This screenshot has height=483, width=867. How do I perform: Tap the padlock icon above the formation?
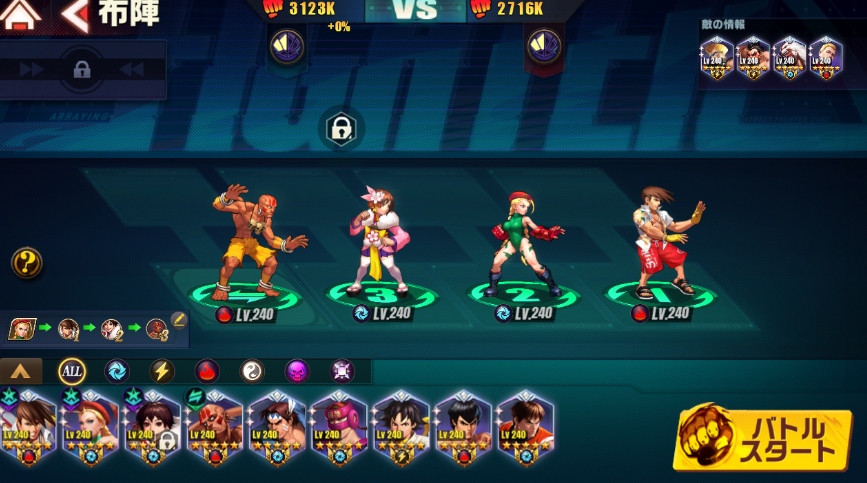(x=340, y=129)
